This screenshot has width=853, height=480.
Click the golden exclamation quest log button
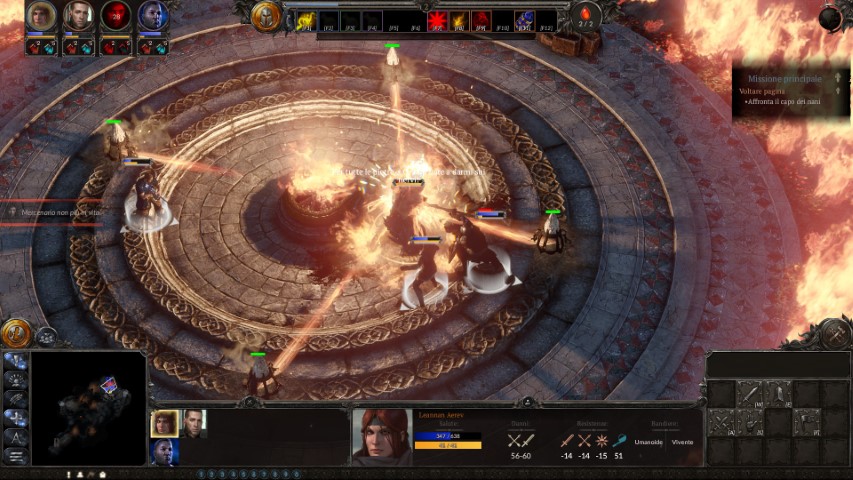click(15, 333)
